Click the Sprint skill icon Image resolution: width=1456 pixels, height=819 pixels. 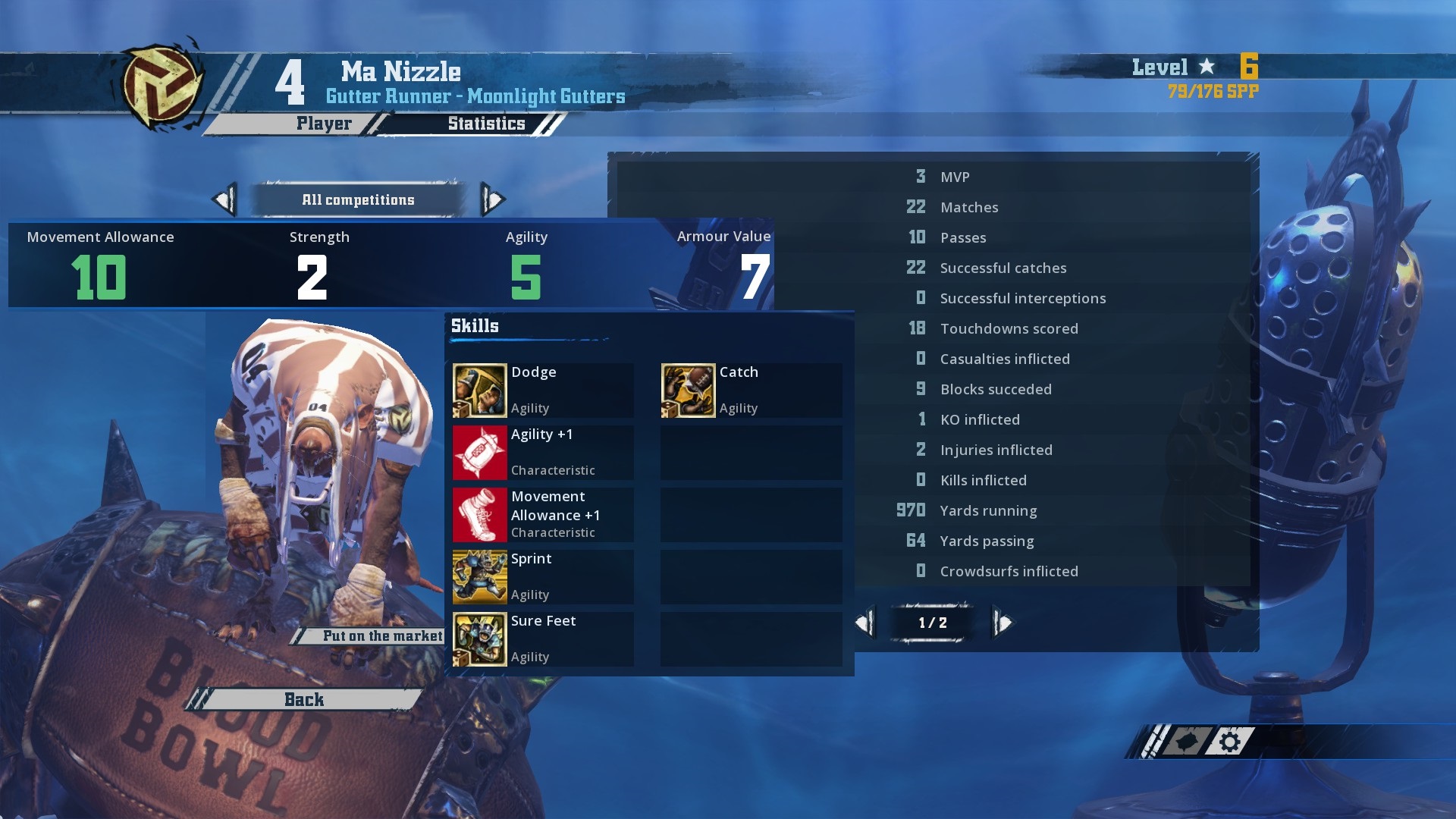[x=479, y=576]
